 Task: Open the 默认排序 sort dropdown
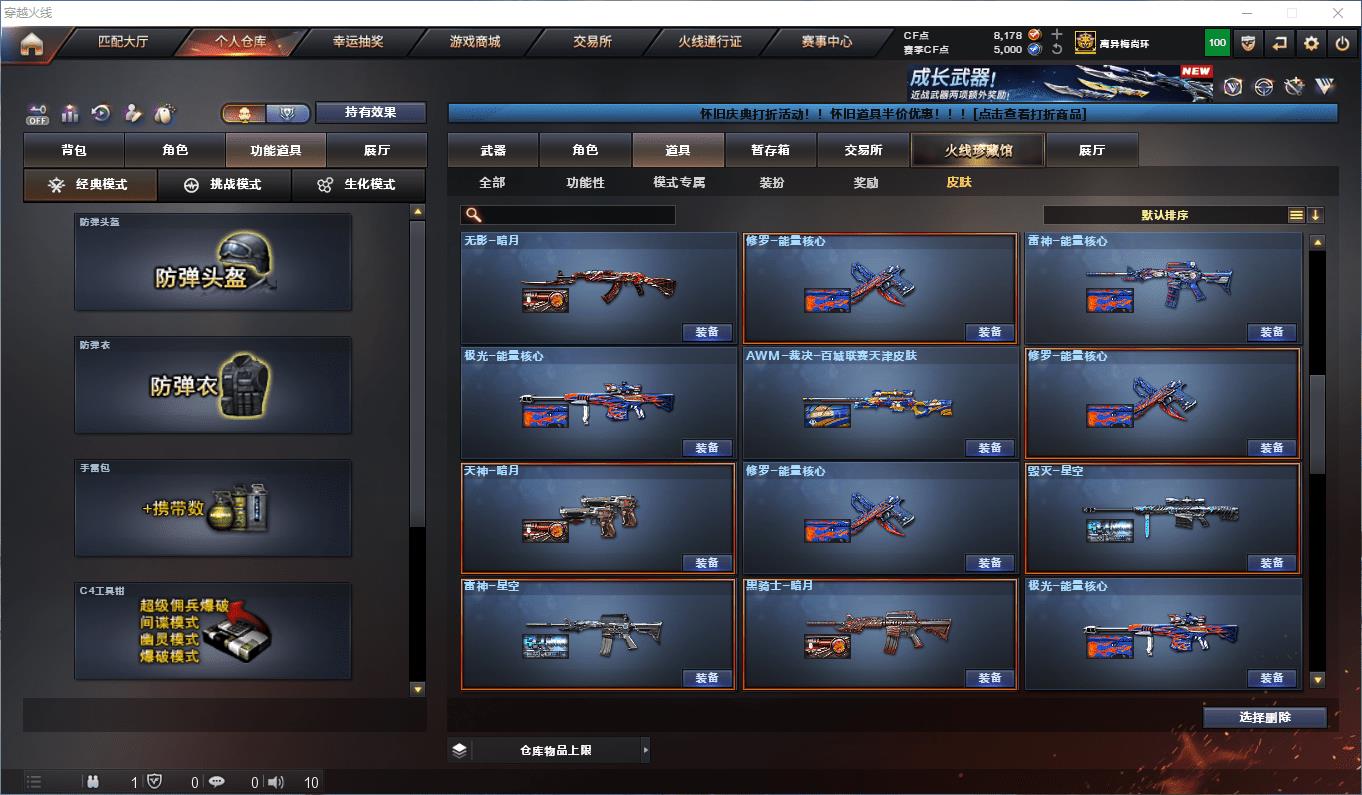pos(1165,215)
